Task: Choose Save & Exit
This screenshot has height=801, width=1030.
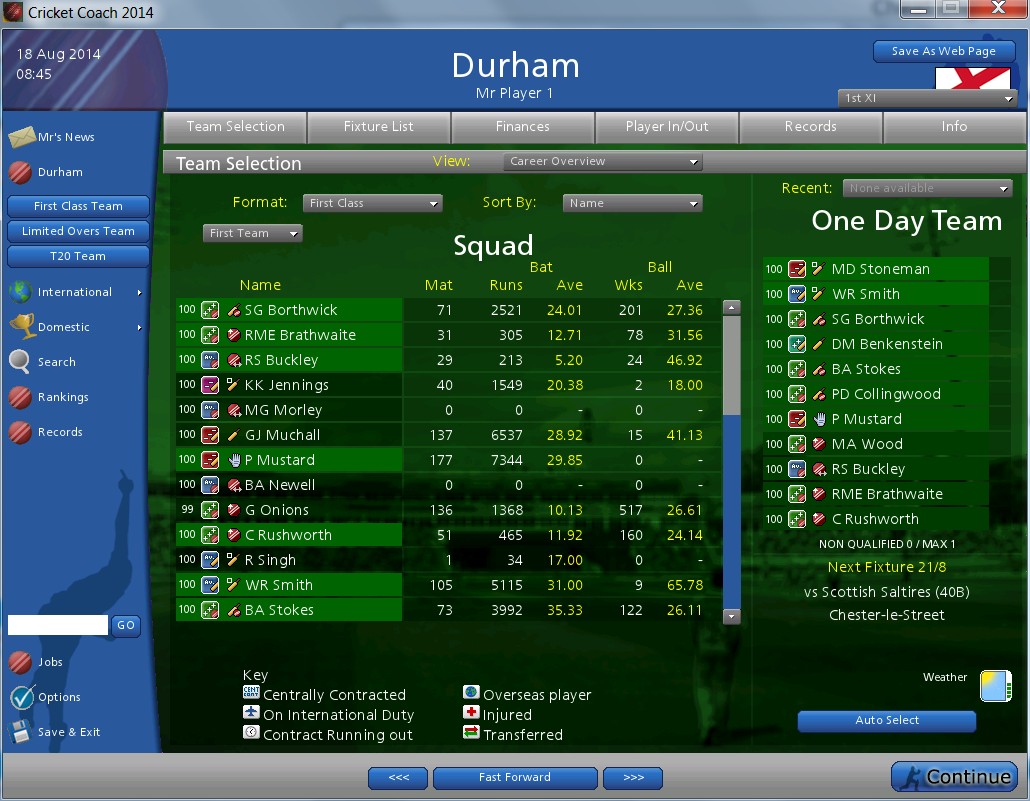Action: pyautogui.click(x=69, y=732)
